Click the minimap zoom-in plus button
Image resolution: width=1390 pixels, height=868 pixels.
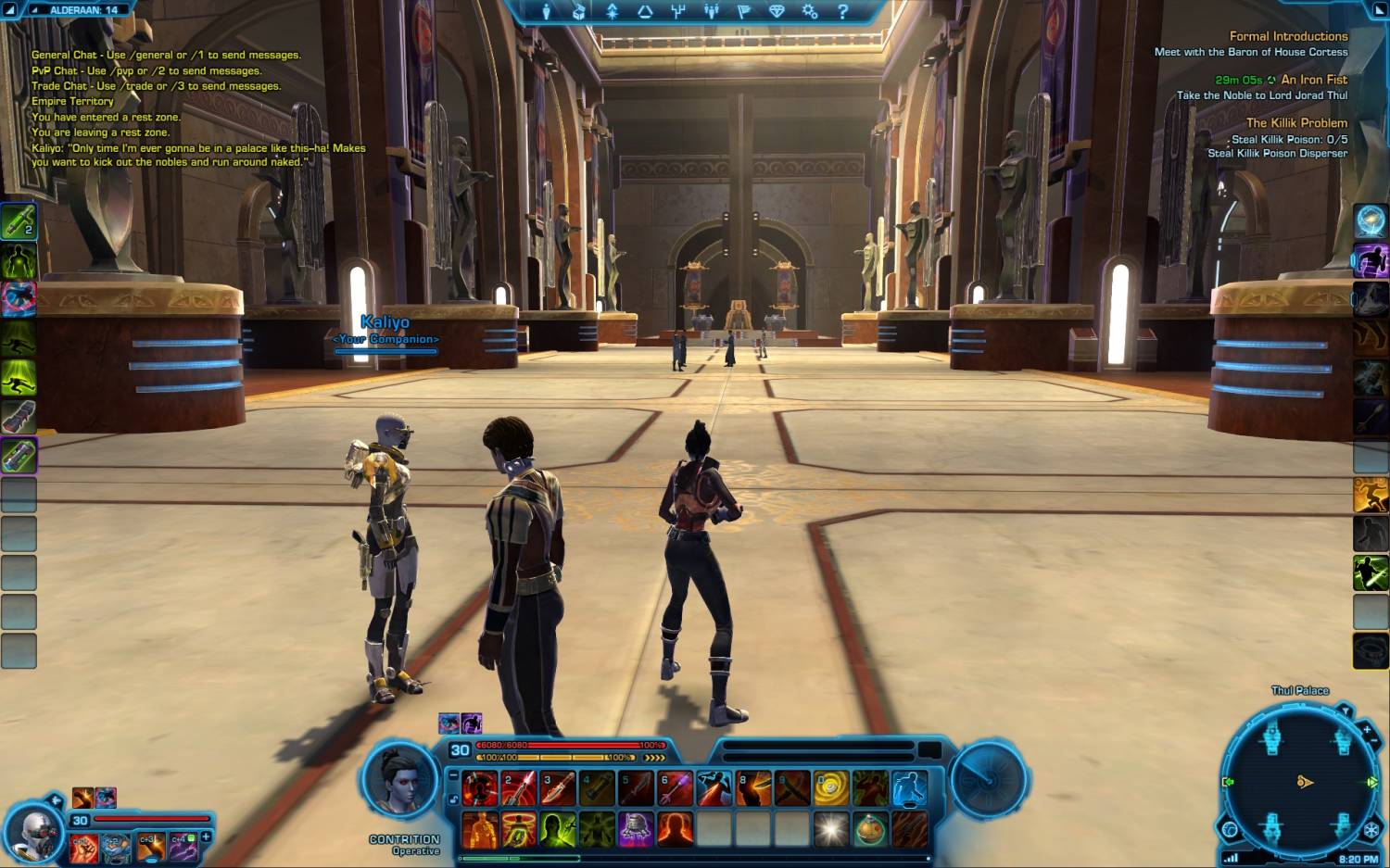coord(1366,730)
